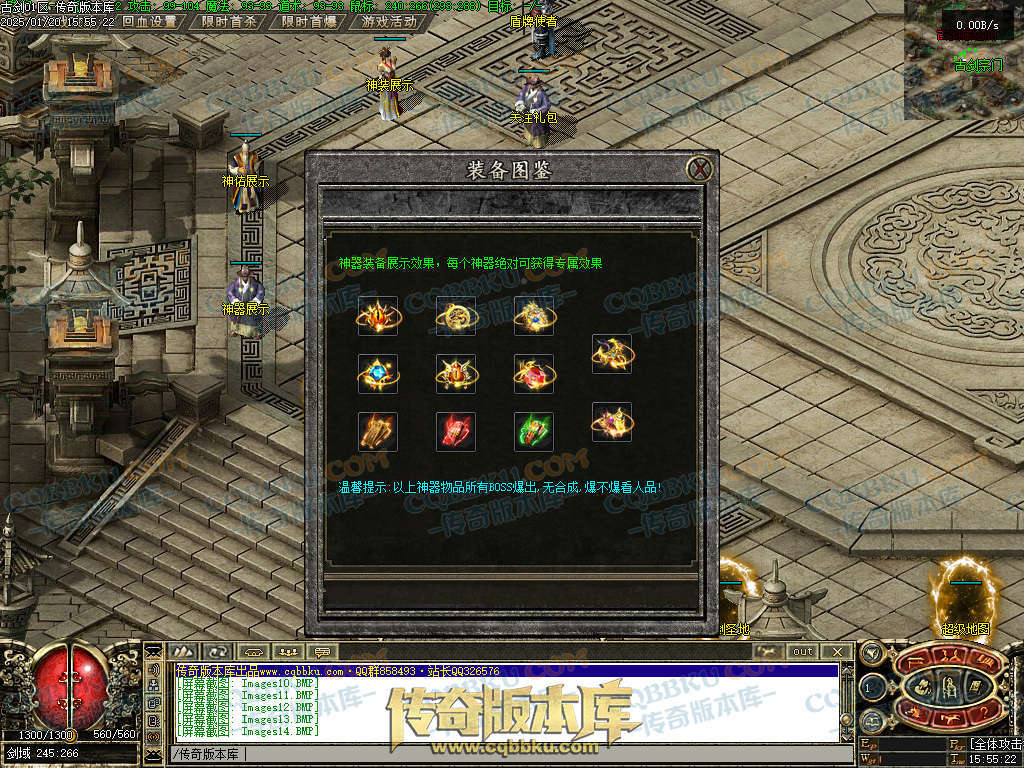This screenshot has width=1024, height=768.
Task: Click the 全体攻击 attack mode label
Action: (x=995, y=745)
